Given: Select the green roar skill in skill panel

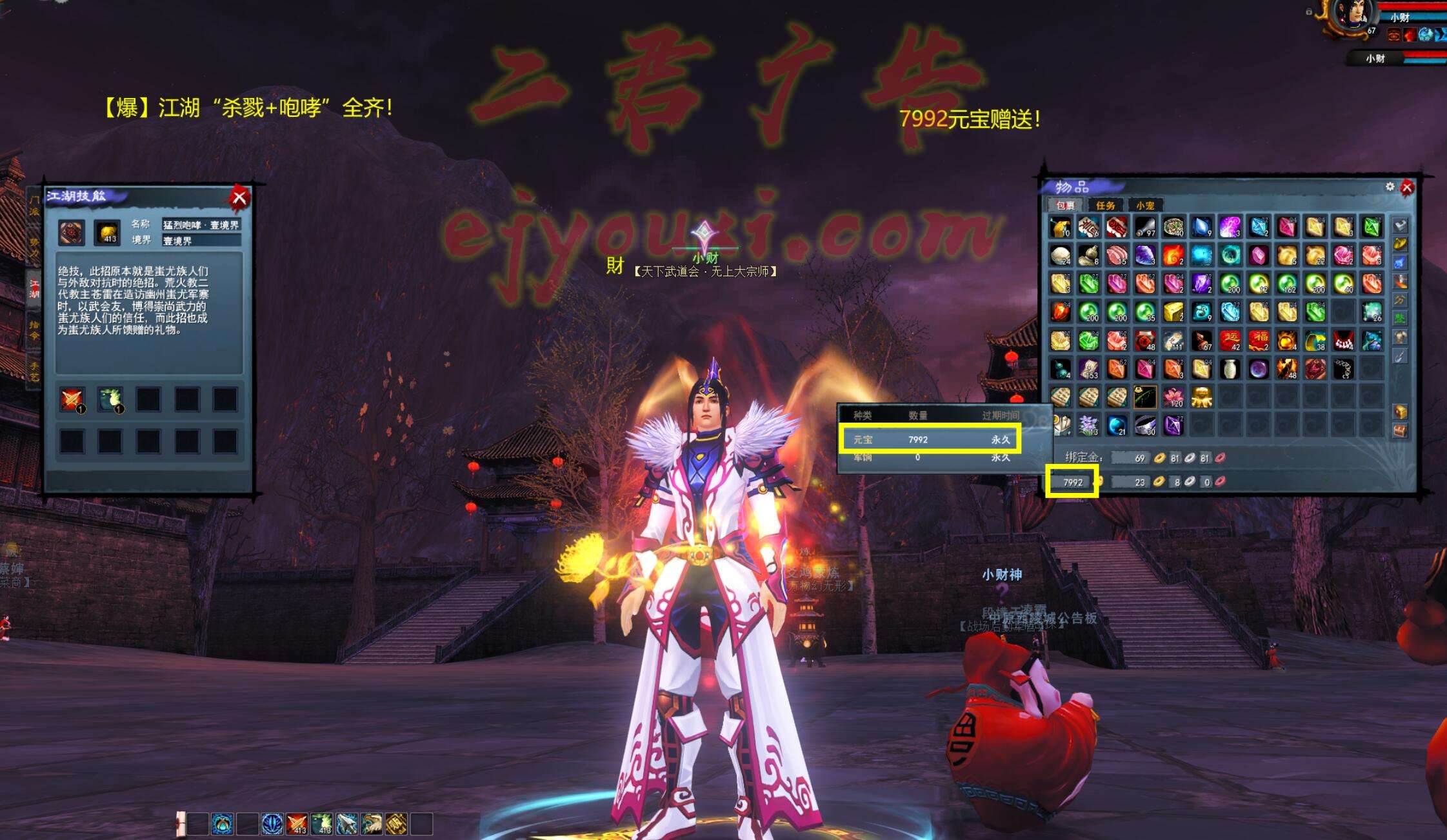Looking at the screenshot, I should click(110, 399).
